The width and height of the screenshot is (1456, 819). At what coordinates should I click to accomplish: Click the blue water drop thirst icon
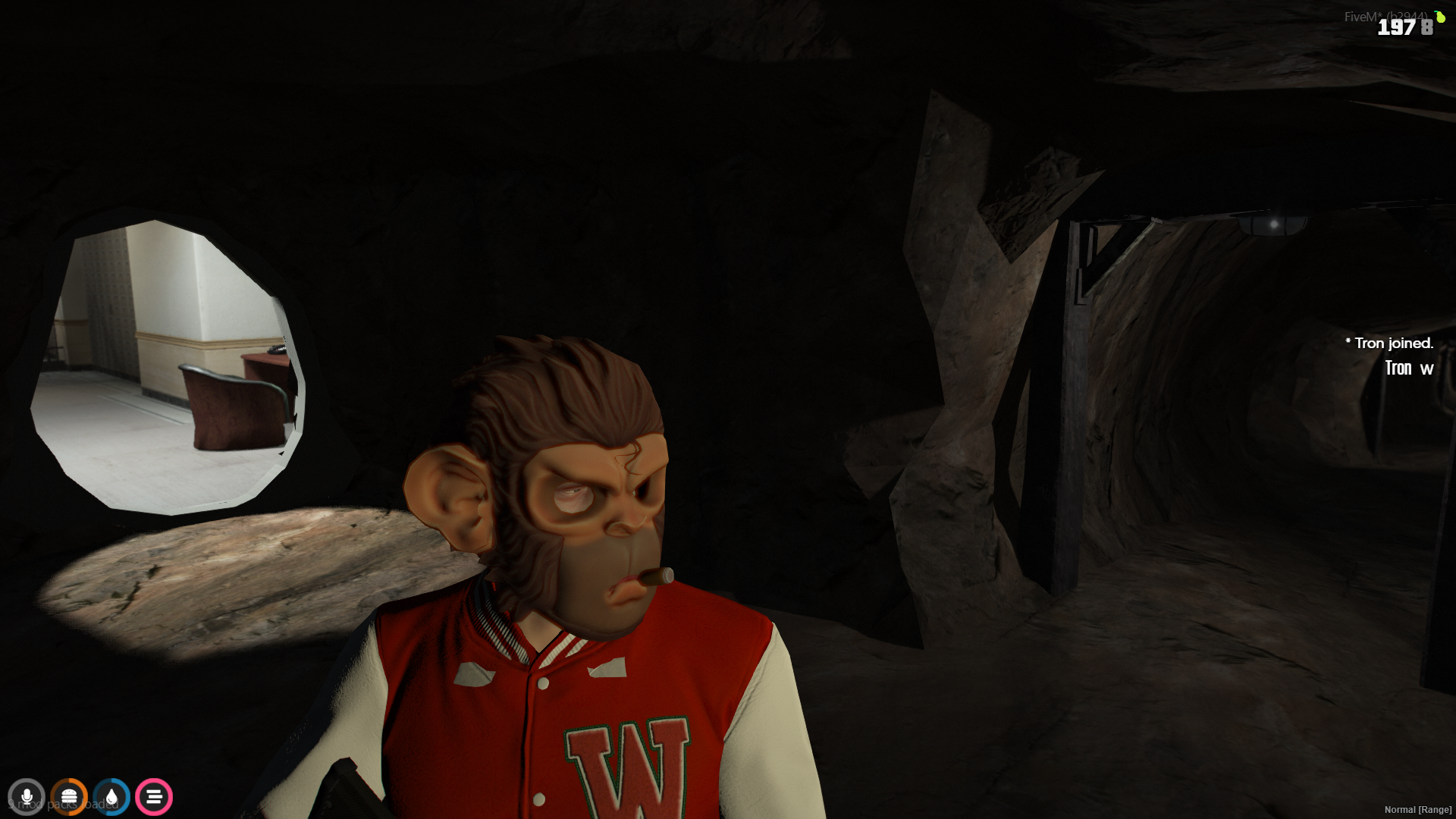tap(111, 797)
